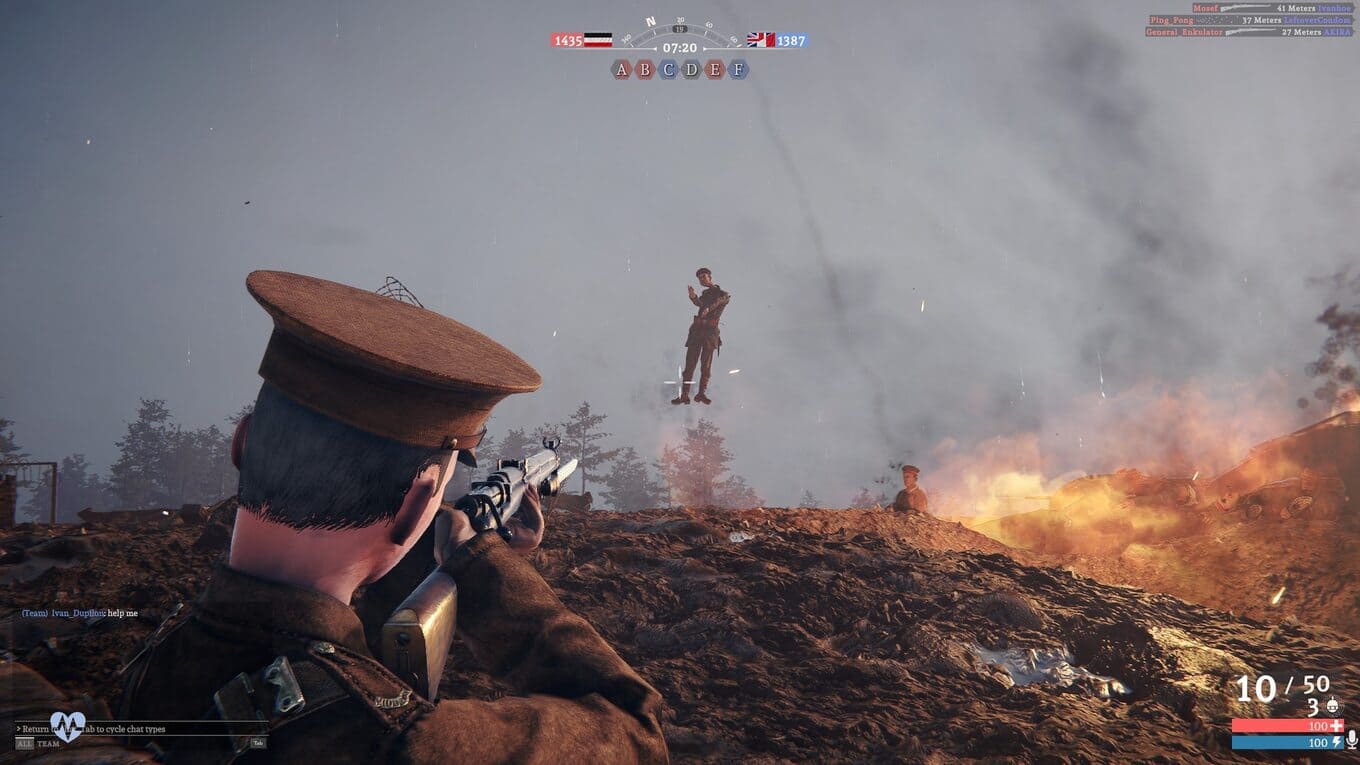Click the German team flag
This screenshot has width=1360, height=765.
598,40
